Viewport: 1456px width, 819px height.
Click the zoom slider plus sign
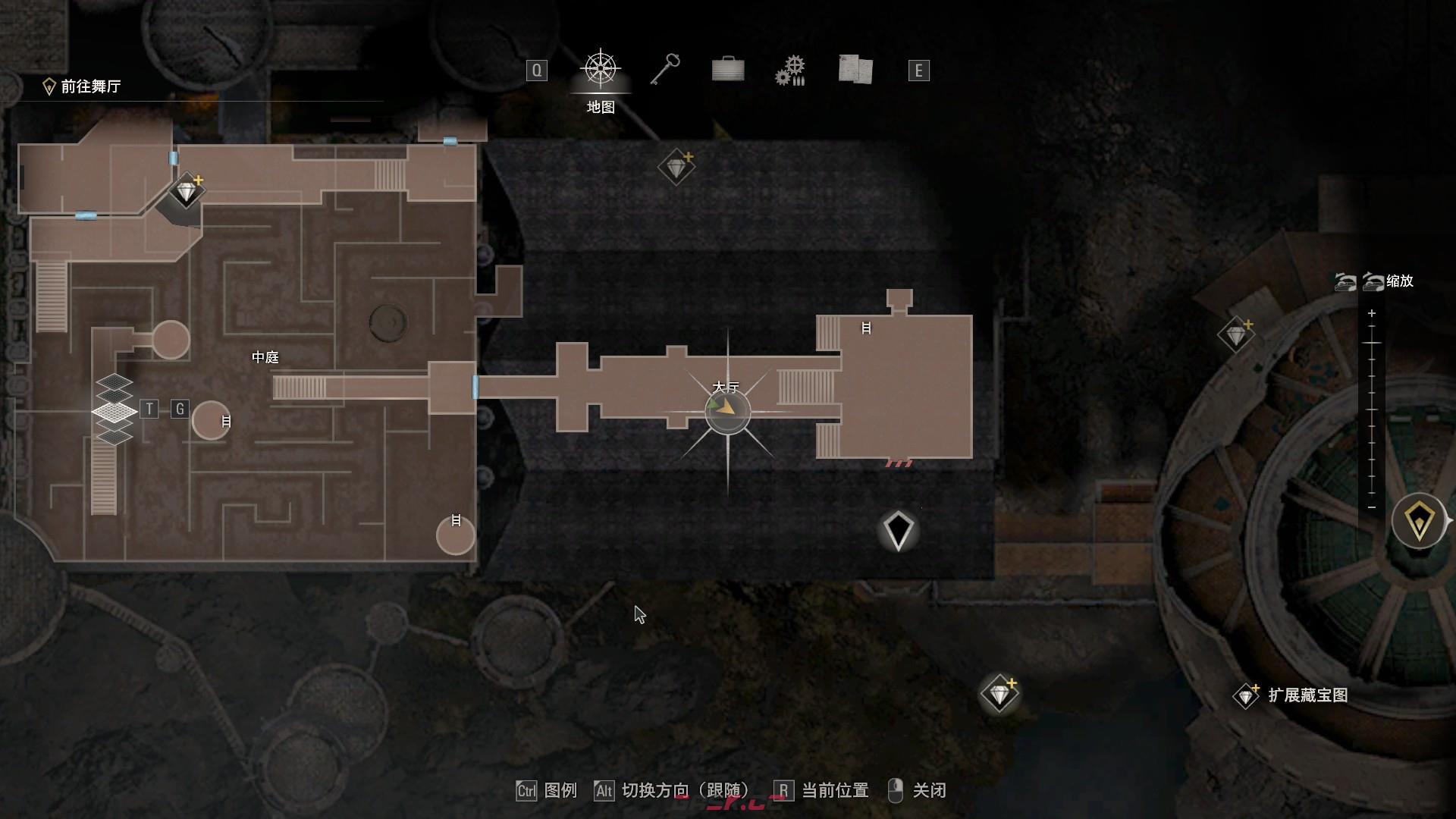coord(1371,313)
